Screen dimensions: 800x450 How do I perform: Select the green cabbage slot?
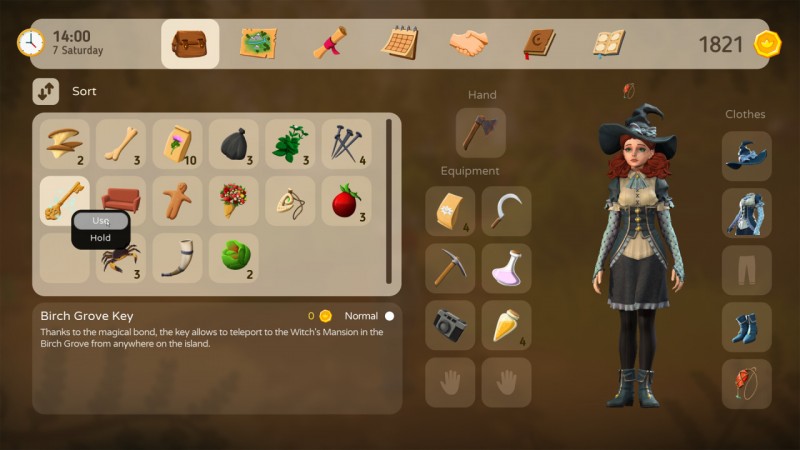[233, 258]
